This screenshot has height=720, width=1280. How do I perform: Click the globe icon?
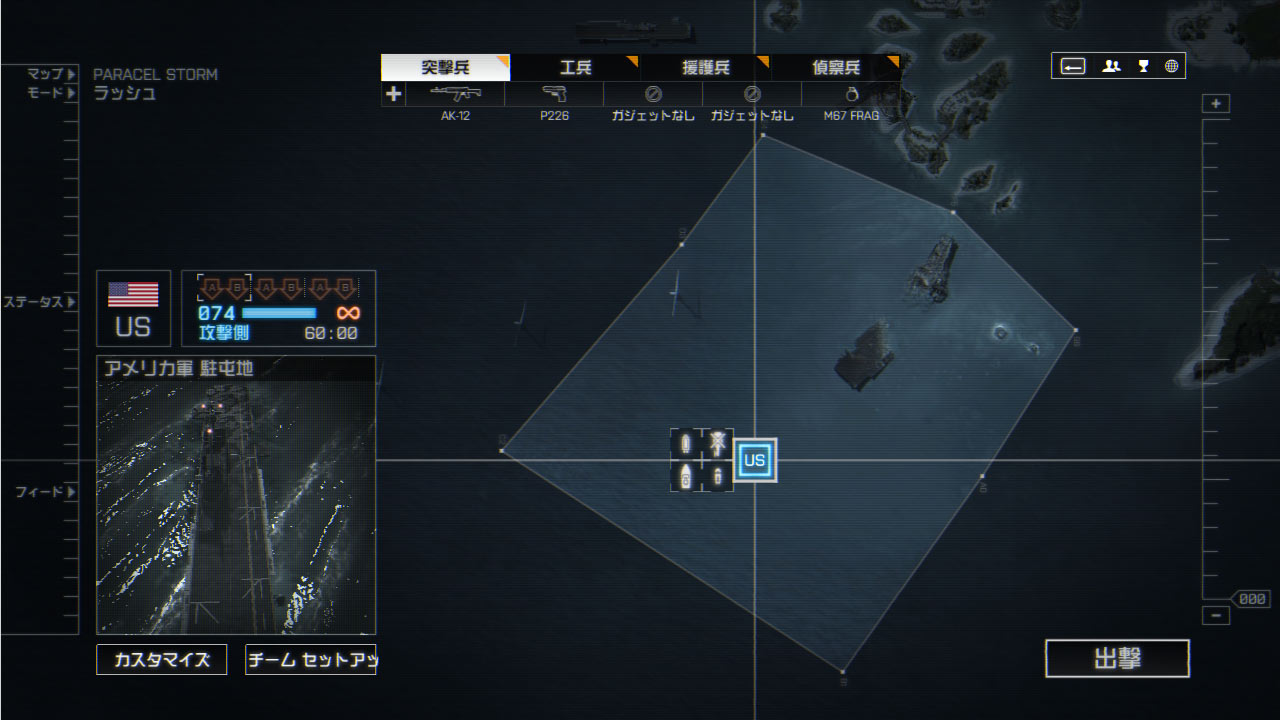[x=1171, y=66]
